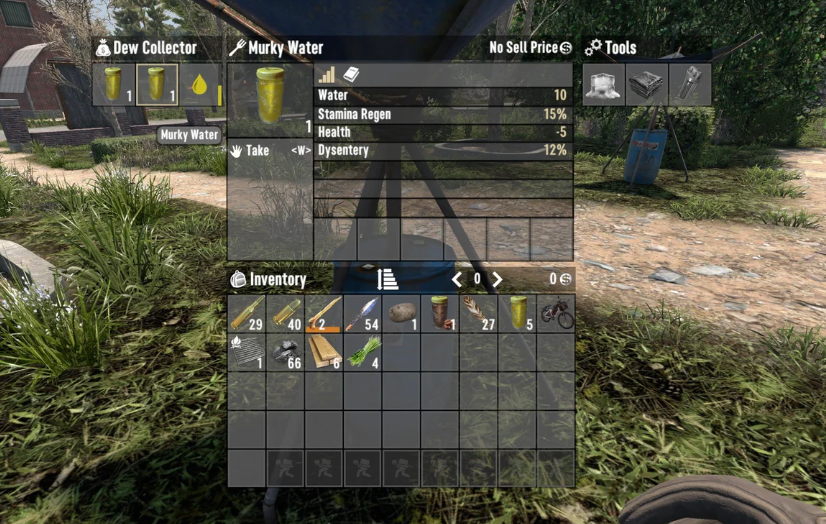Go to previous inventory page arrow
The image size is (826, 524).
click(457, 280)
